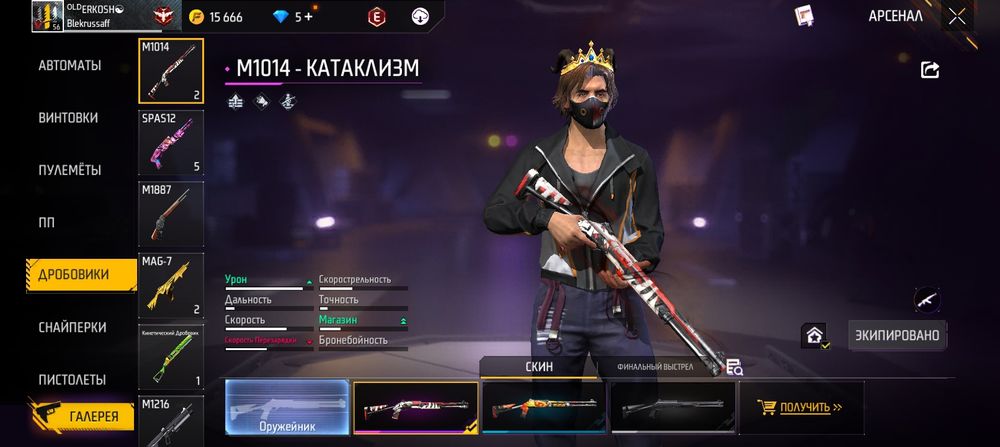Close the Арсенал screen

(957, 16)
